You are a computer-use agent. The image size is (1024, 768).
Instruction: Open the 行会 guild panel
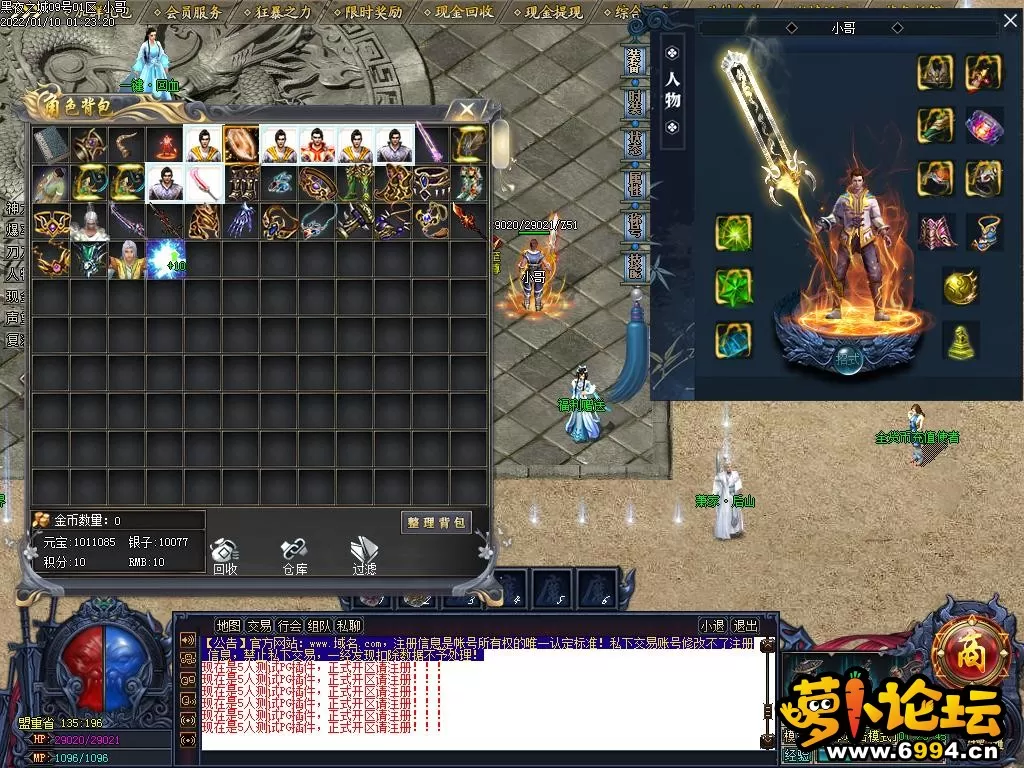pos(289,626)
